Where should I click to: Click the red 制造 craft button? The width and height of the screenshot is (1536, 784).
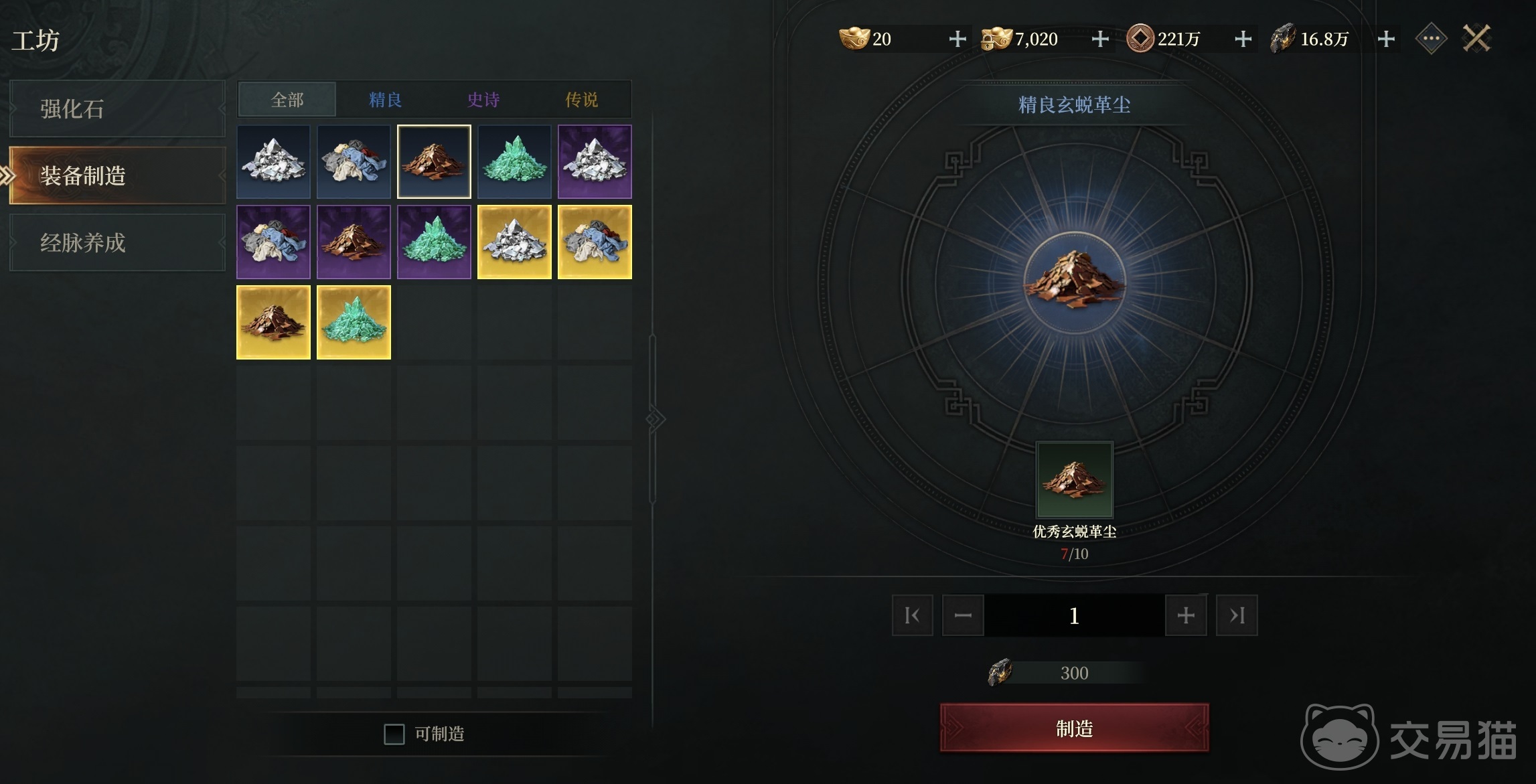tap(1074, 728)
